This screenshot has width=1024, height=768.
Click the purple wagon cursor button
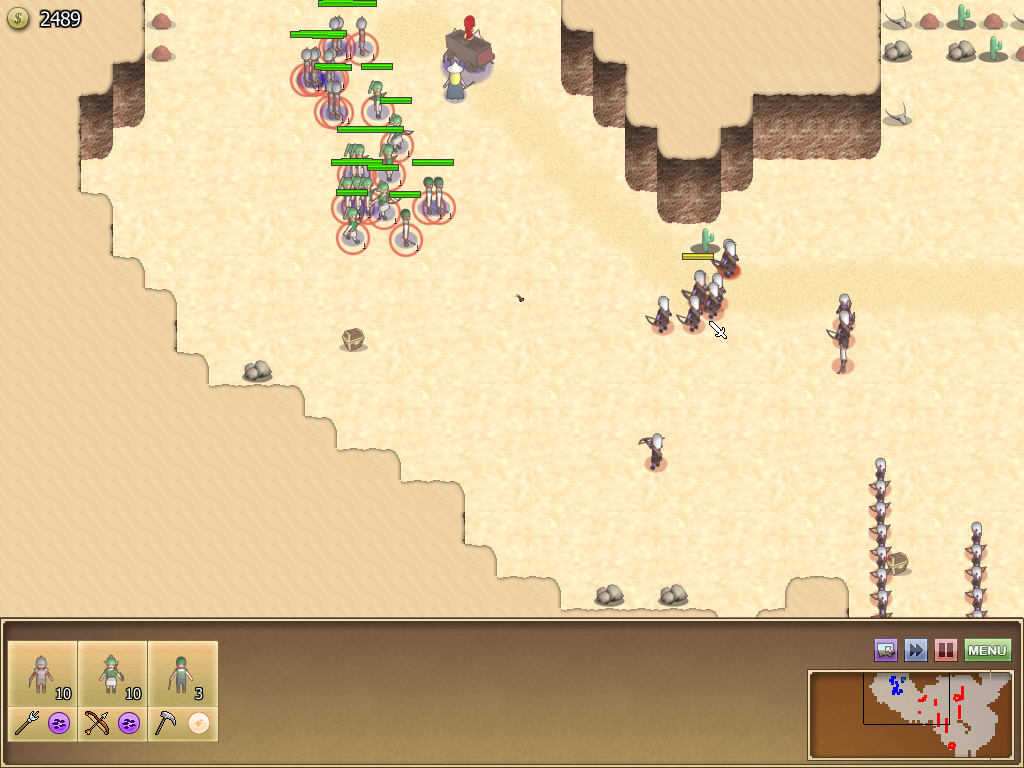pos(886,651)
